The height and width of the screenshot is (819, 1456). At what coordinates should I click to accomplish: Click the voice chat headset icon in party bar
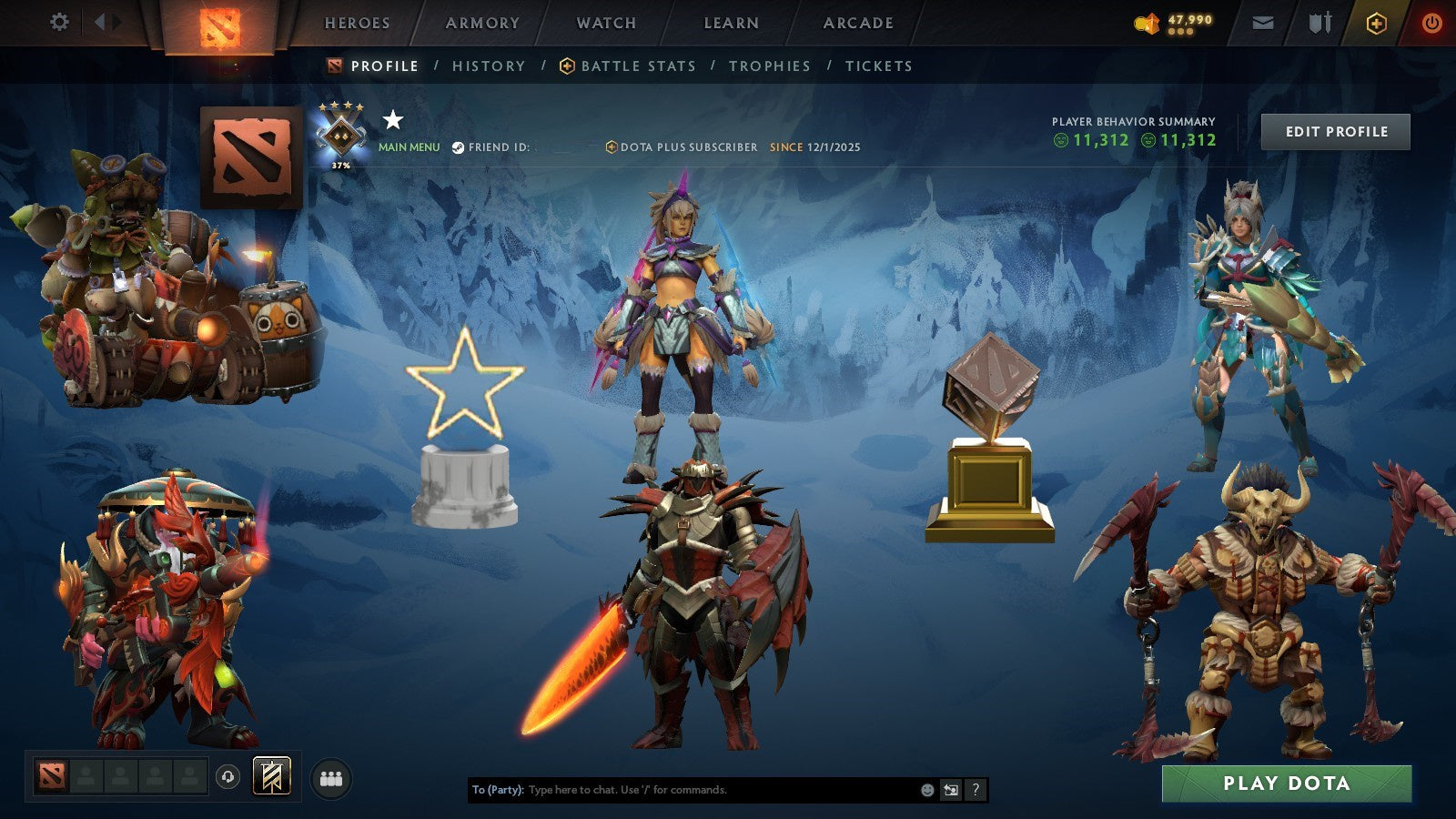(x=227, y=777)
